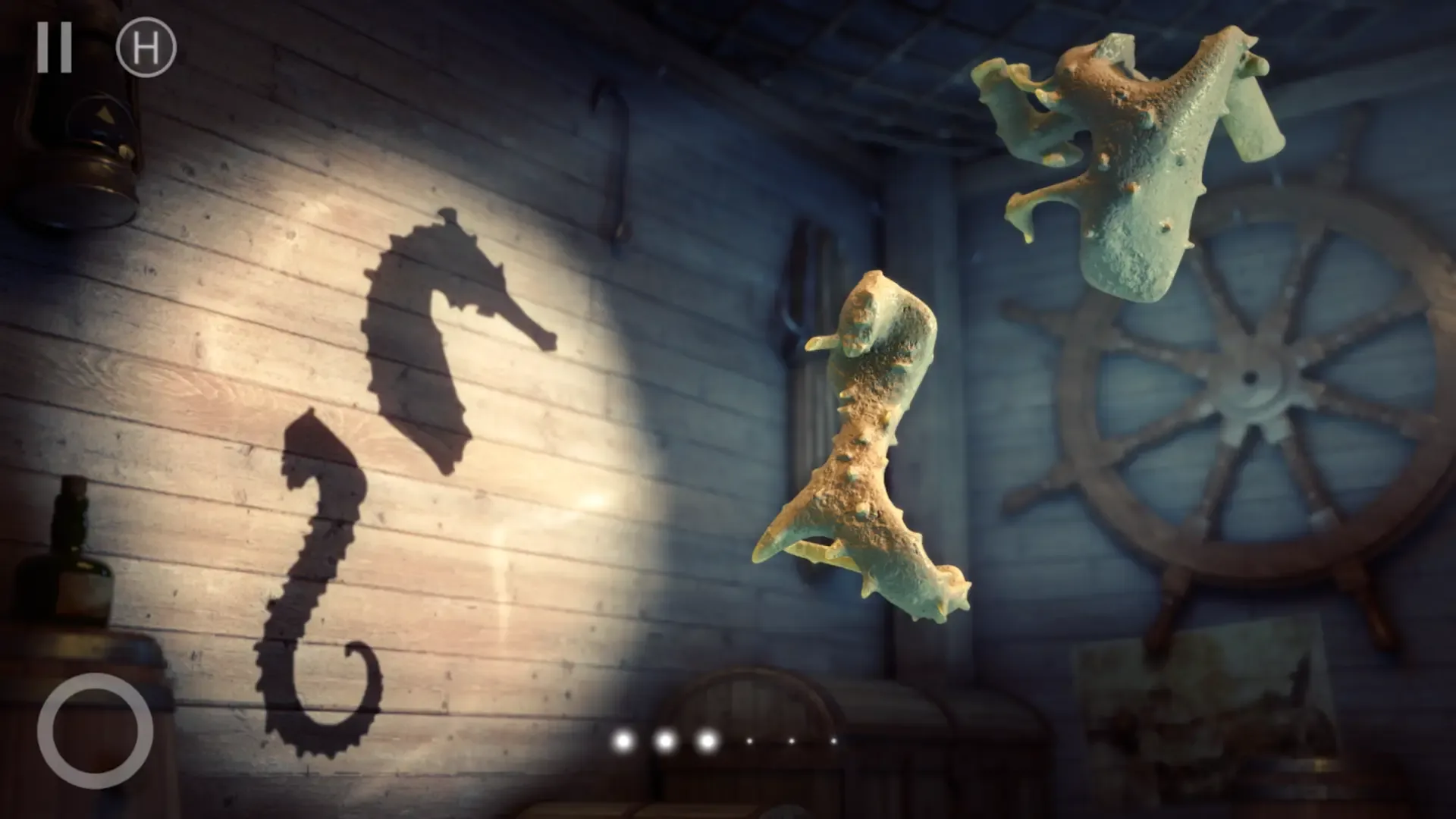This screenshot has width=1456, height=819.
Task: Click the last dim progress dot
Action: click(x=833, y=742)
